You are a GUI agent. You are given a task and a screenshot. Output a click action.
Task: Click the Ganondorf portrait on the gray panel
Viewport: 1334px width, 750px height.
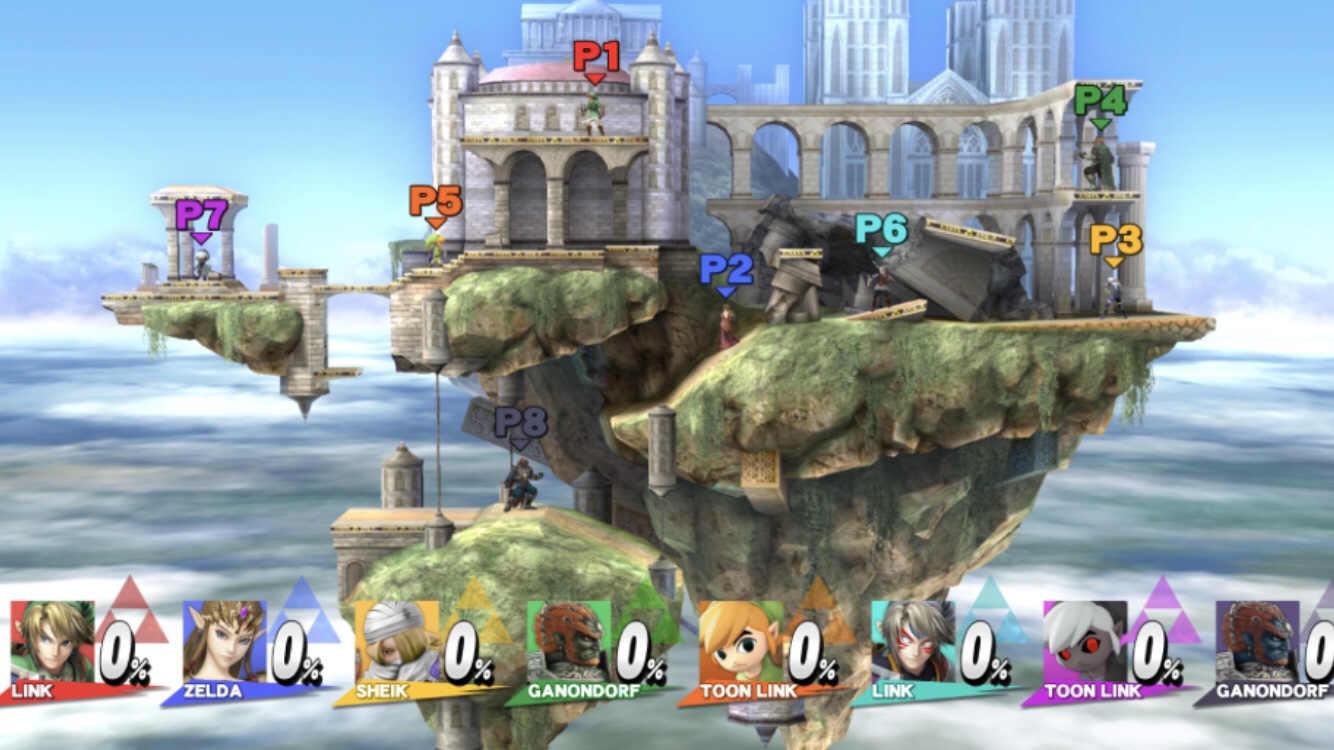[1256, 640]
